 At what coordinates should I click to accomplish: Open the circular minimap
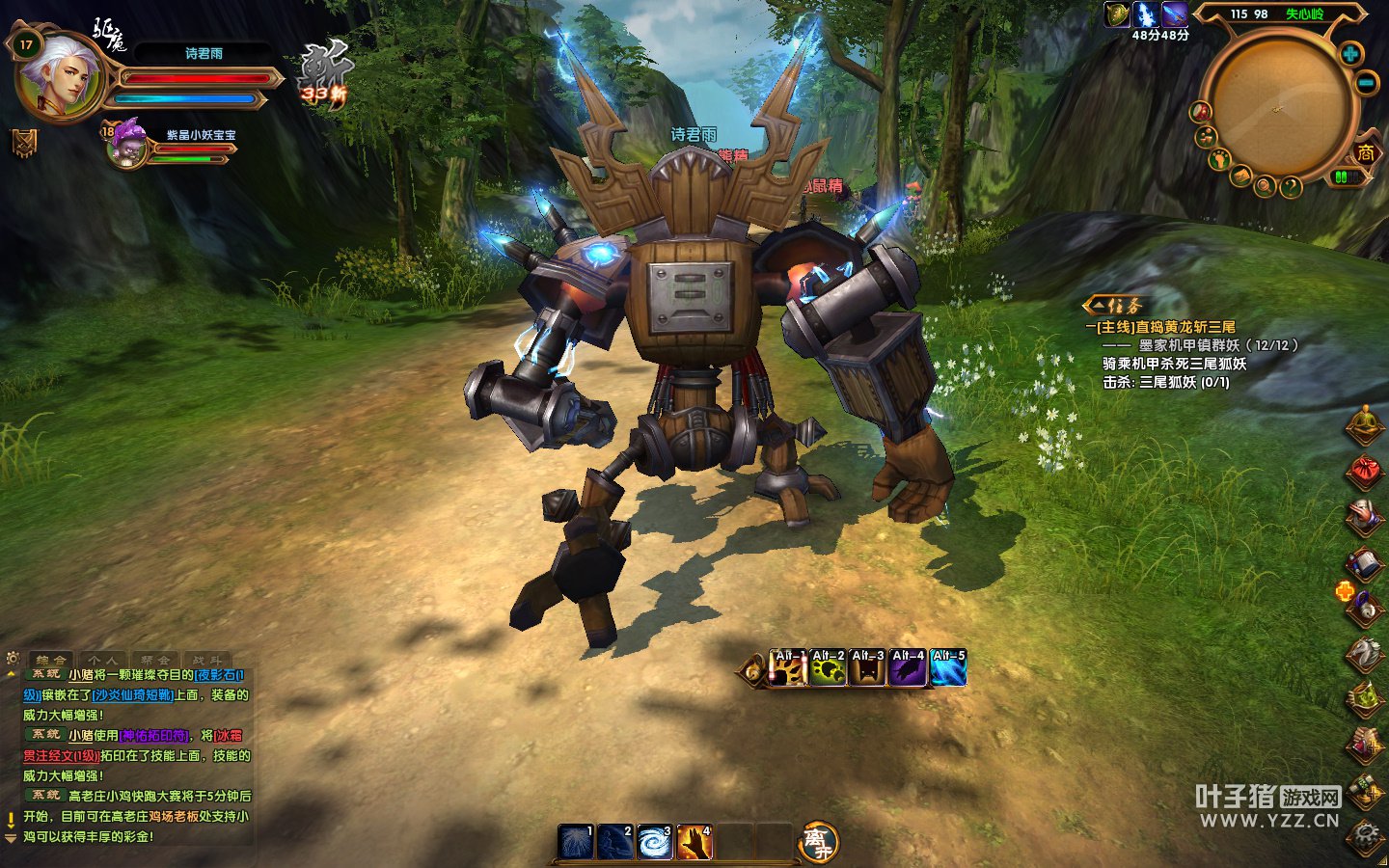[1279, 104]
